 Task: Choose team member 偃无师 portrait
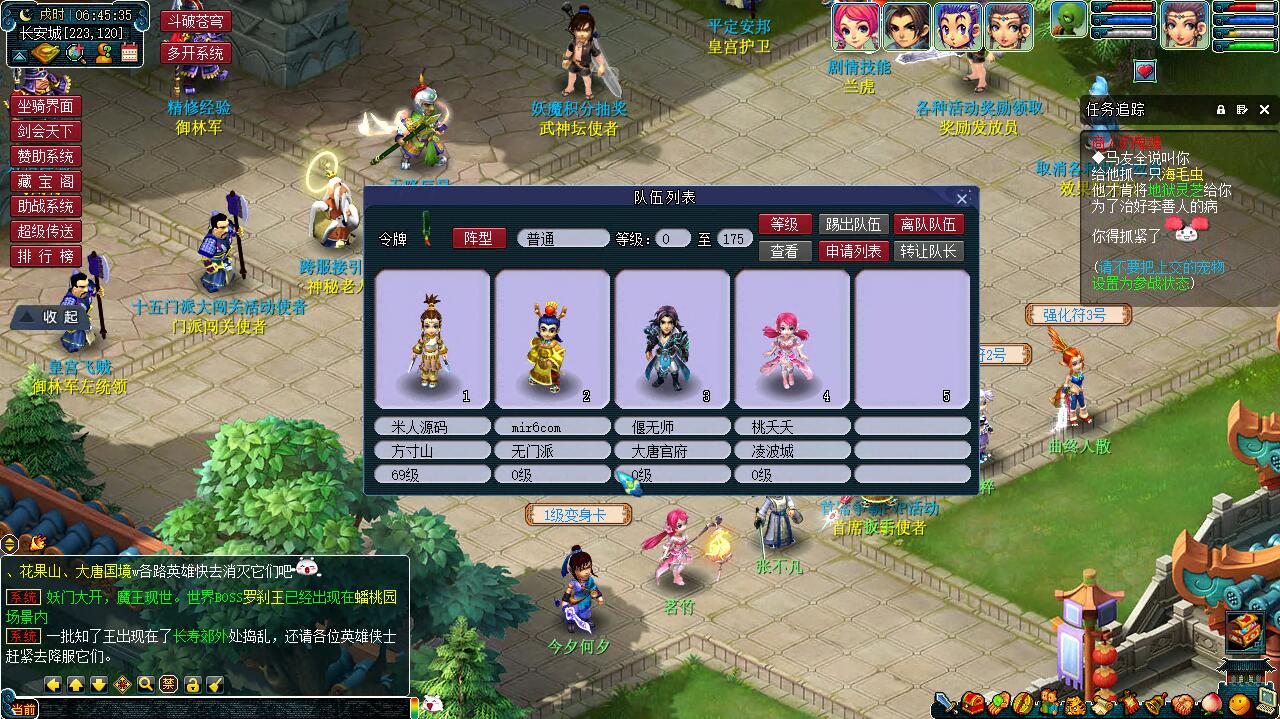[672, 339]
